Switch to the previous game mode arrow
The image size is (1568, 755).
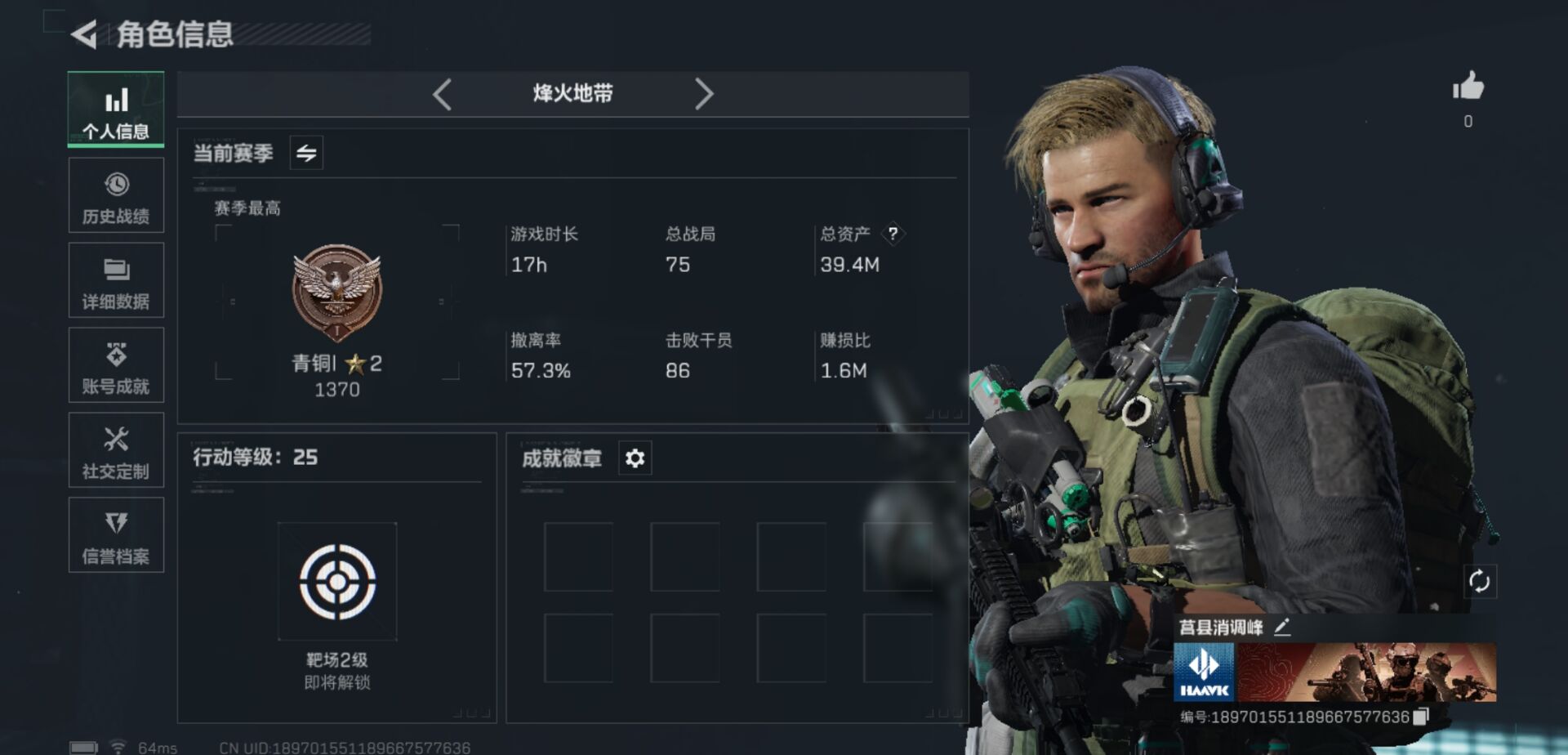point(443,94)
